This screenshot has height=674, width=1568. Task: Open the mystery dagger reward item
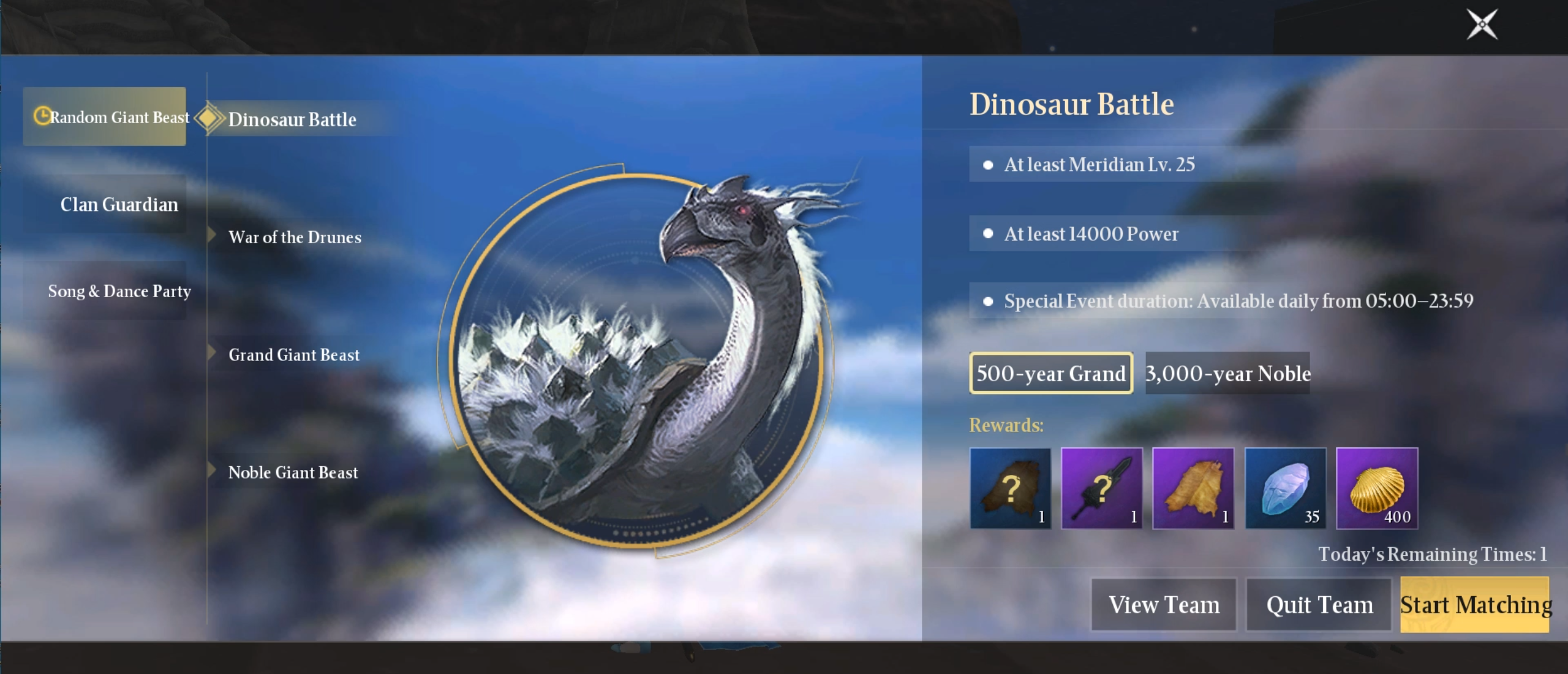[1102, 489]
